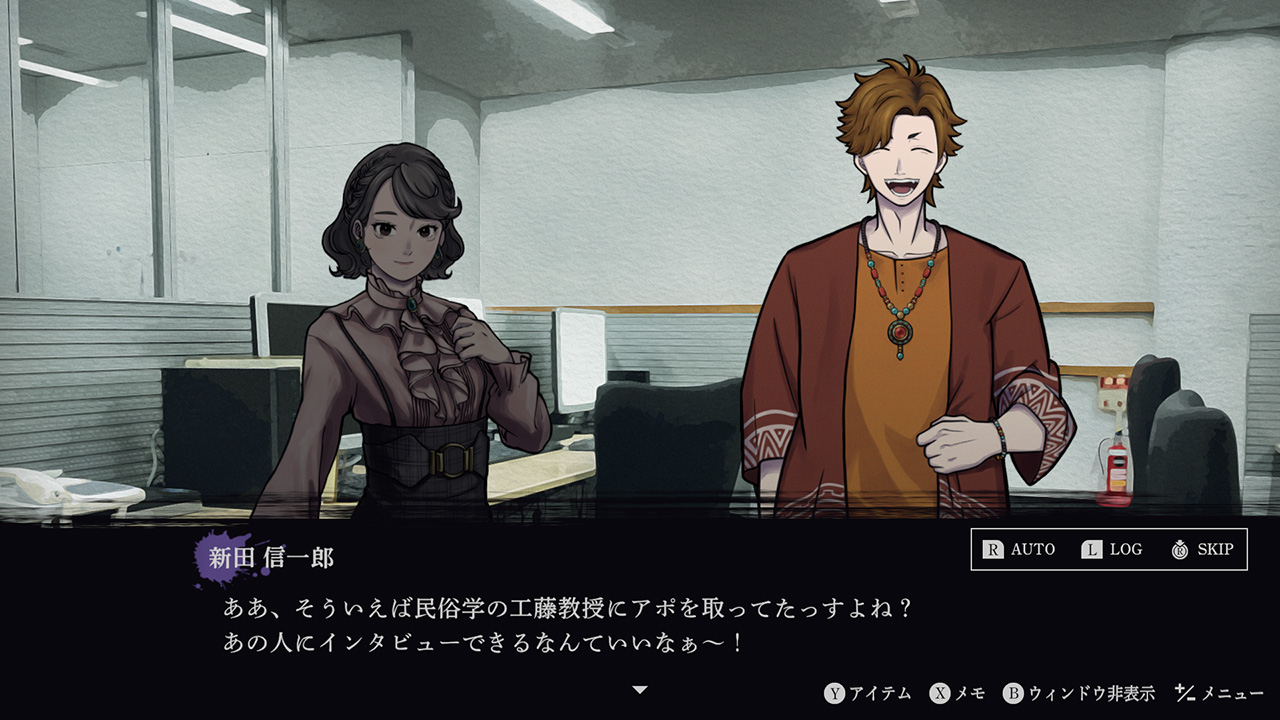Open the メモ notes
The width and height of the screenshot is (1280, 720).
coord(958,693)
